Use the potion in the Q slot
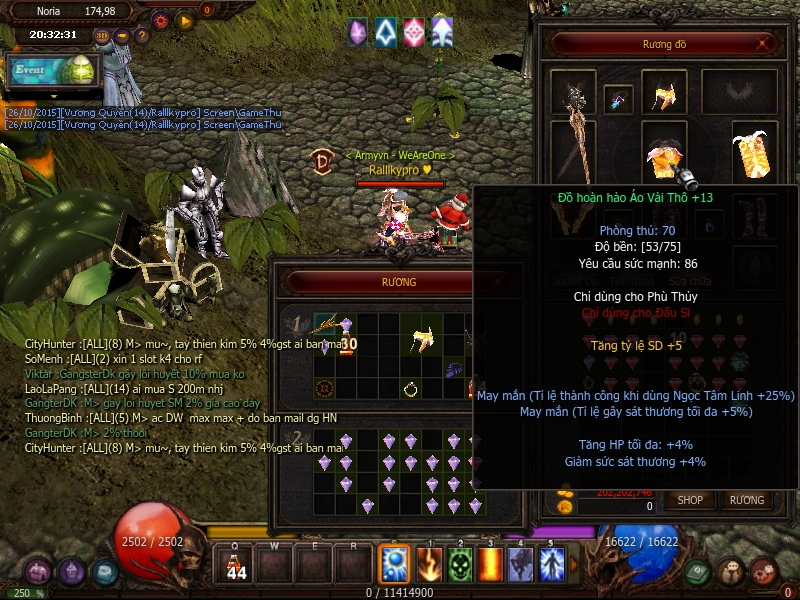This screenshot has width=800, height=600. point(237,565)
